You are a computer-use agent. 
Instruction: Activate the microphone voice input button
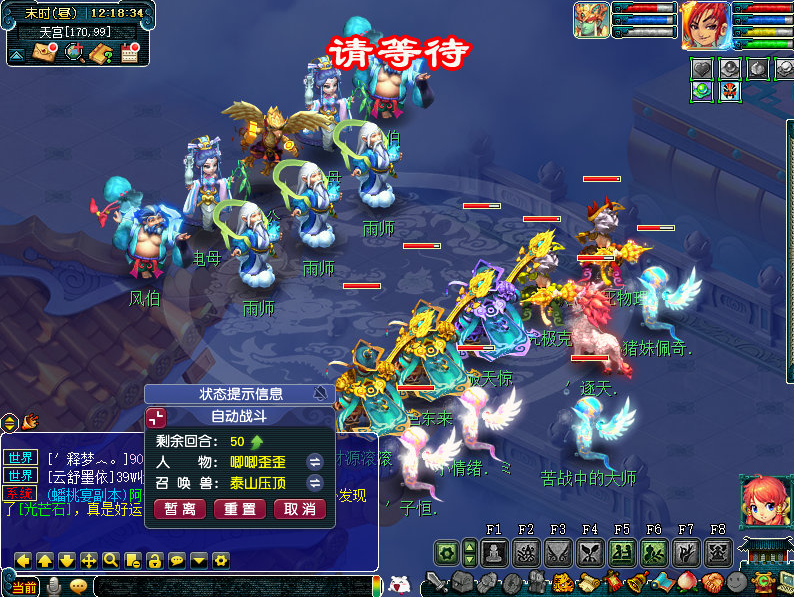click(x=53, y=586)
